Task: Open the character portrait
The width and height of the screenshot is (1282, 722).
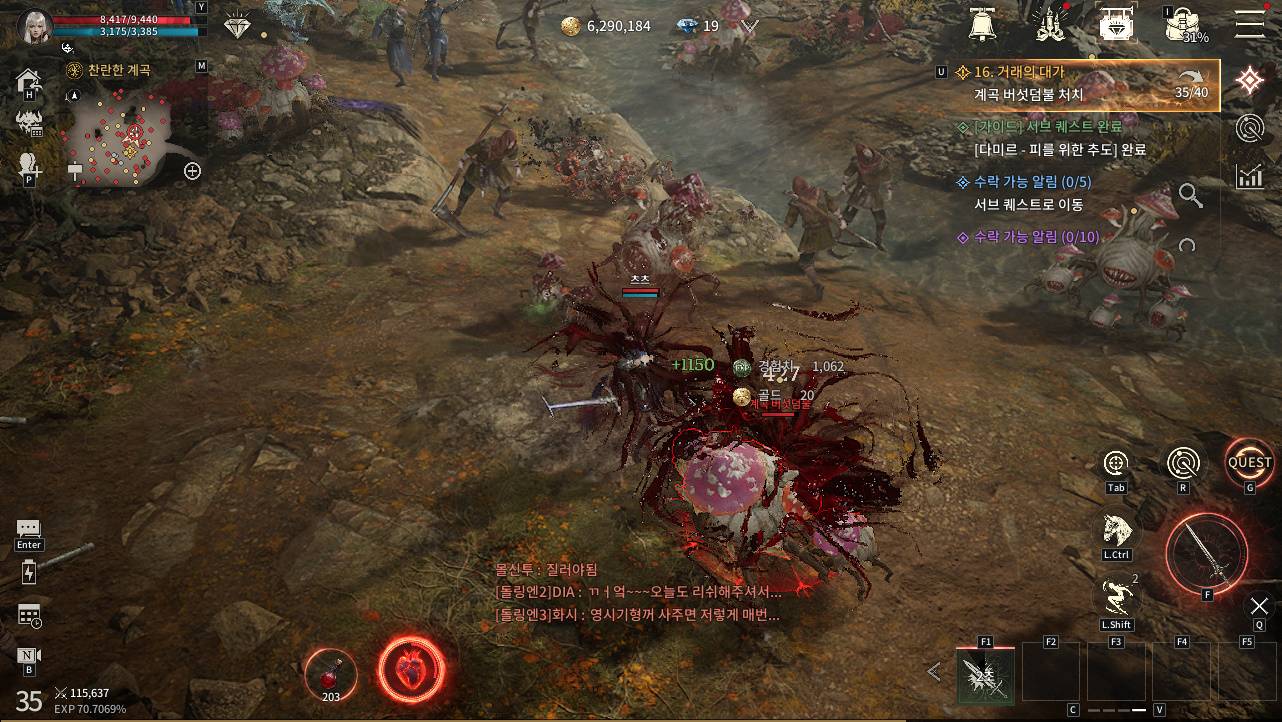Action: pos(35,26)
